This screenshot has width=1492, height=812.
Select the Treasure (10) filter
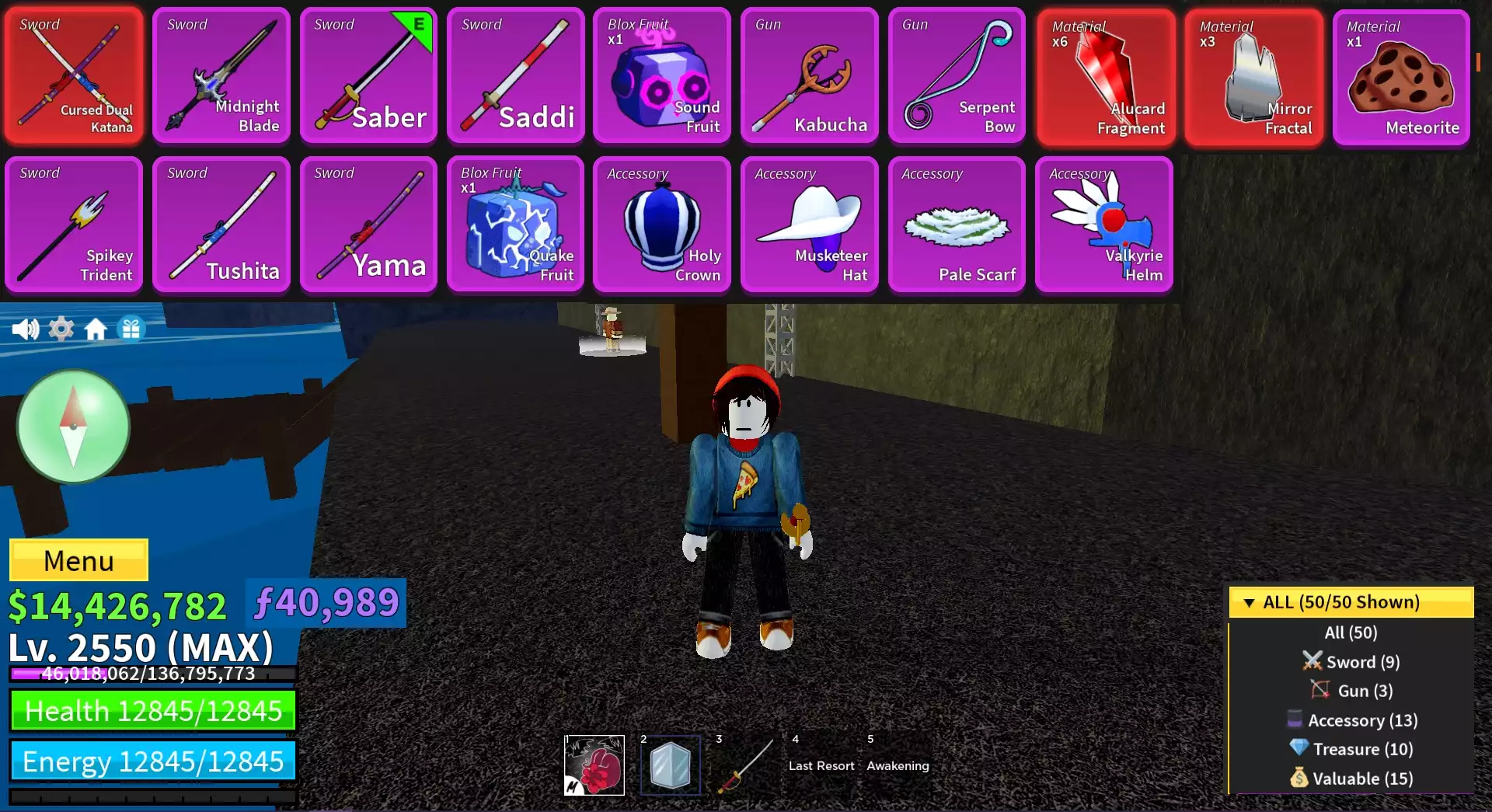point(1351,749)
